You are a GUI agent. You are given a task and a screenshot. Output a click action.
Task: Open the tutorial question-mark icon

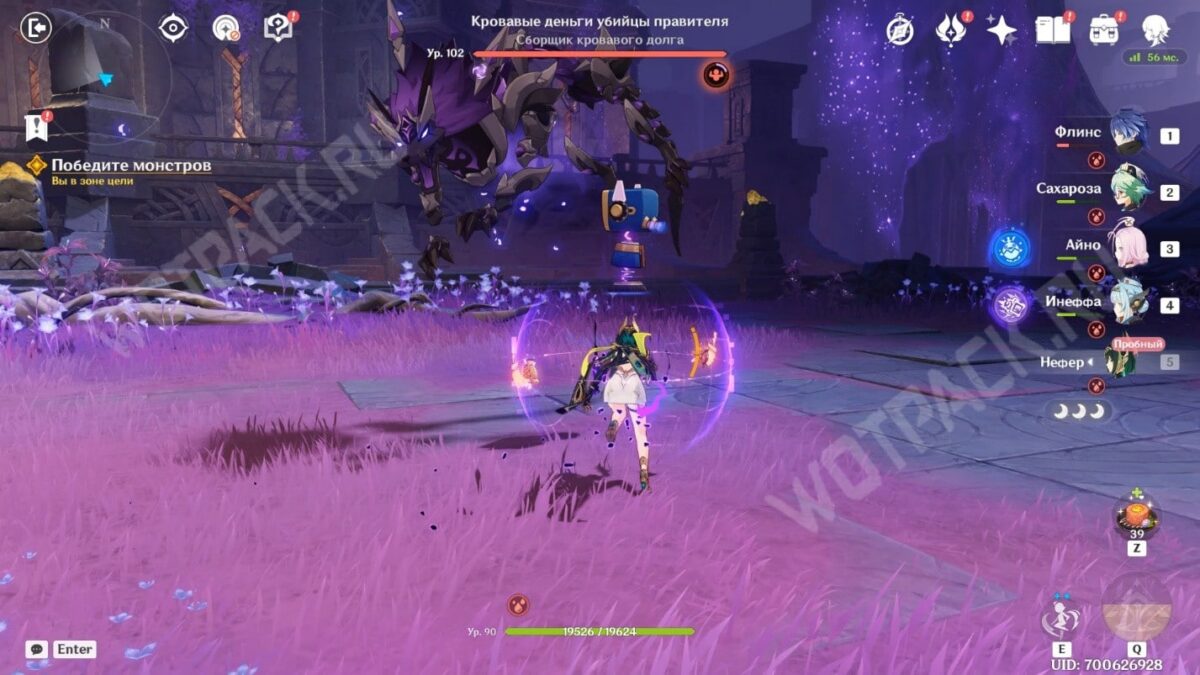pos(278,28)
